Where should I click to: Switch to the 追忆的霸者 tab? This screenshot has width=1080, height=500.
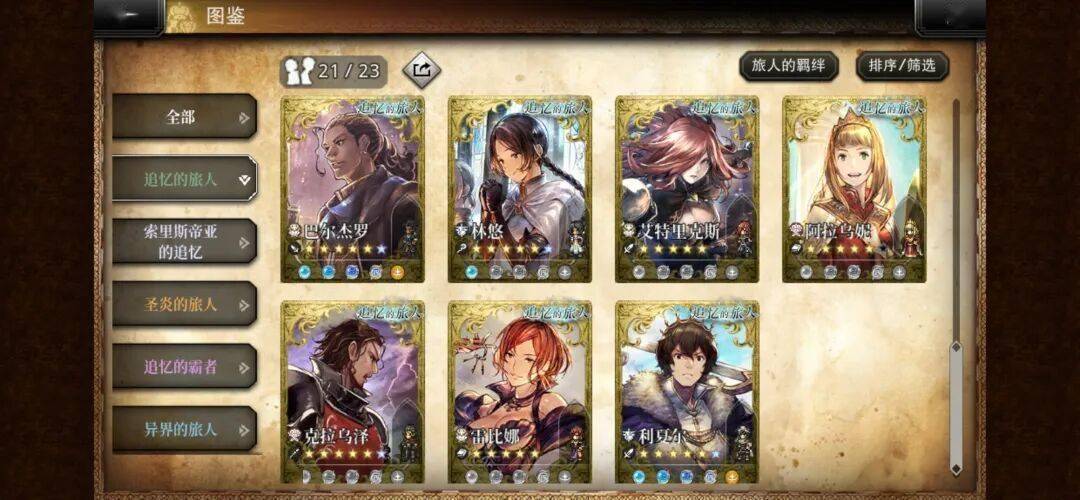tap(184, 366)
